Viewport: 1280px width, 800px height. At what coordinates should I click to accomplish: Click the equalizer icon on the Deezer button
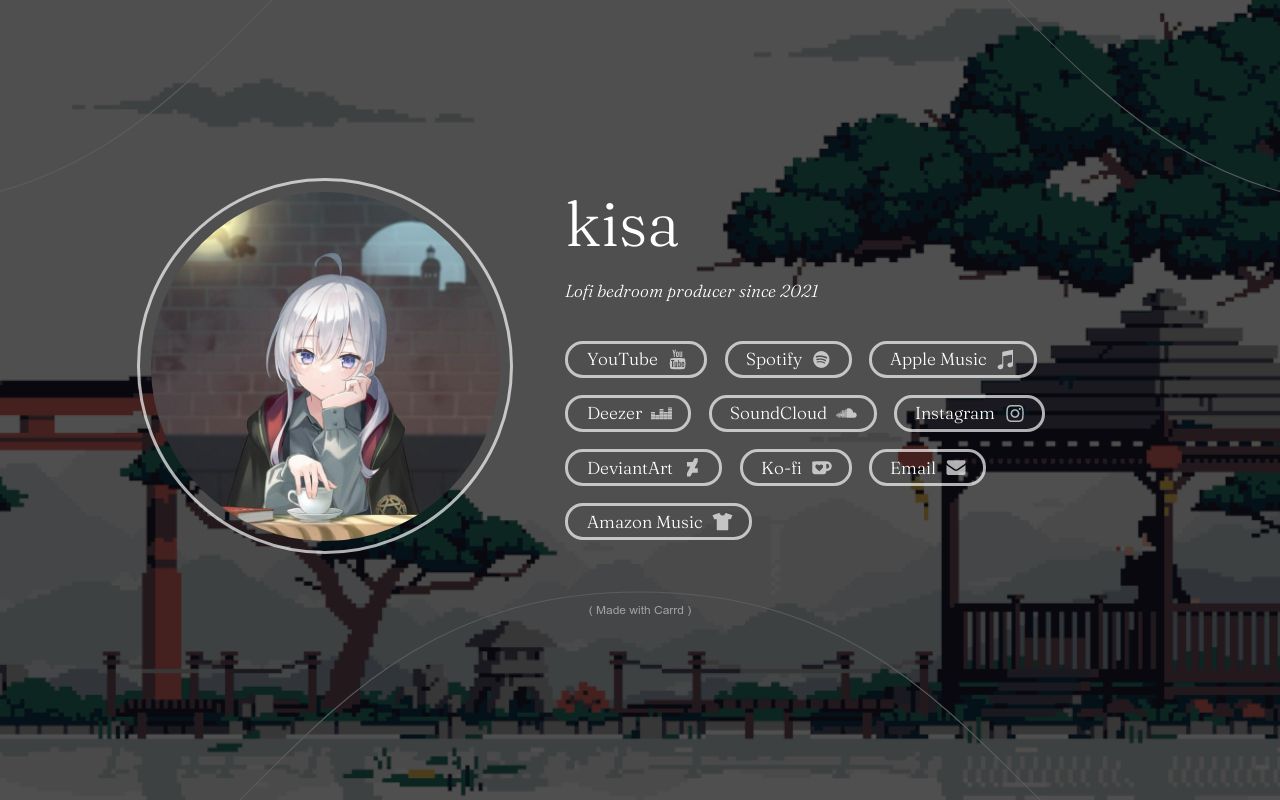(661, 413)
